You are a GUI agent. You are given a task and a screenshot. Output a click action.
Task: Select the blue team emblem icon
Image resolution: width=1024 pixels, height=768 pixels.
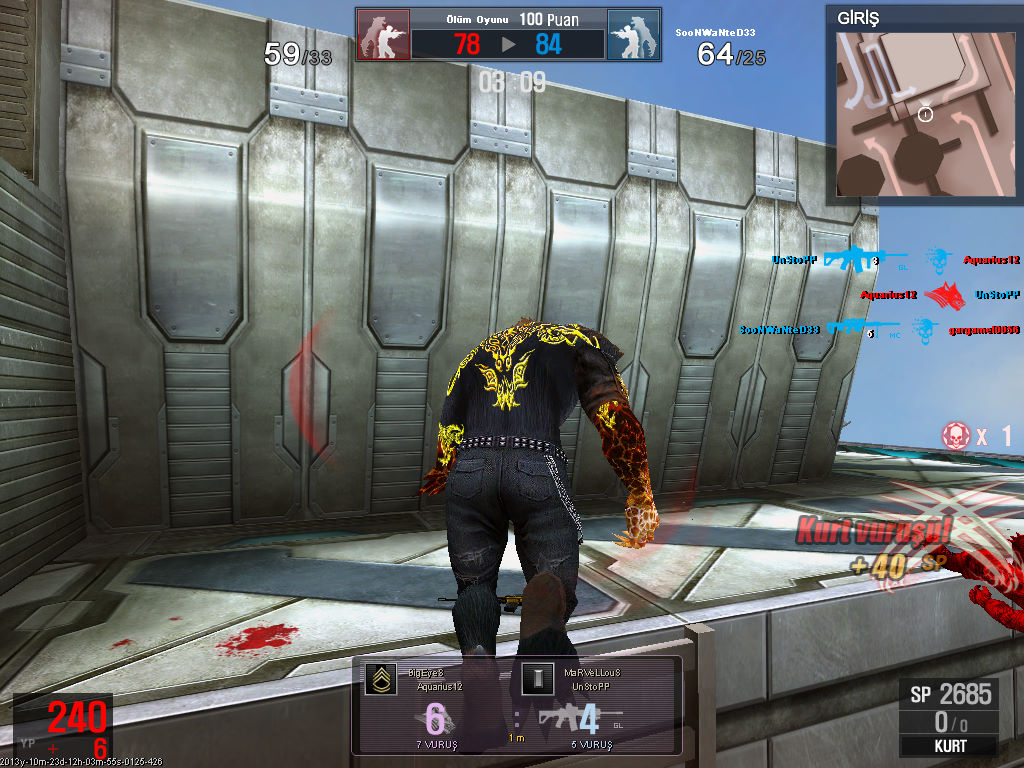click(x=633, y=35)
